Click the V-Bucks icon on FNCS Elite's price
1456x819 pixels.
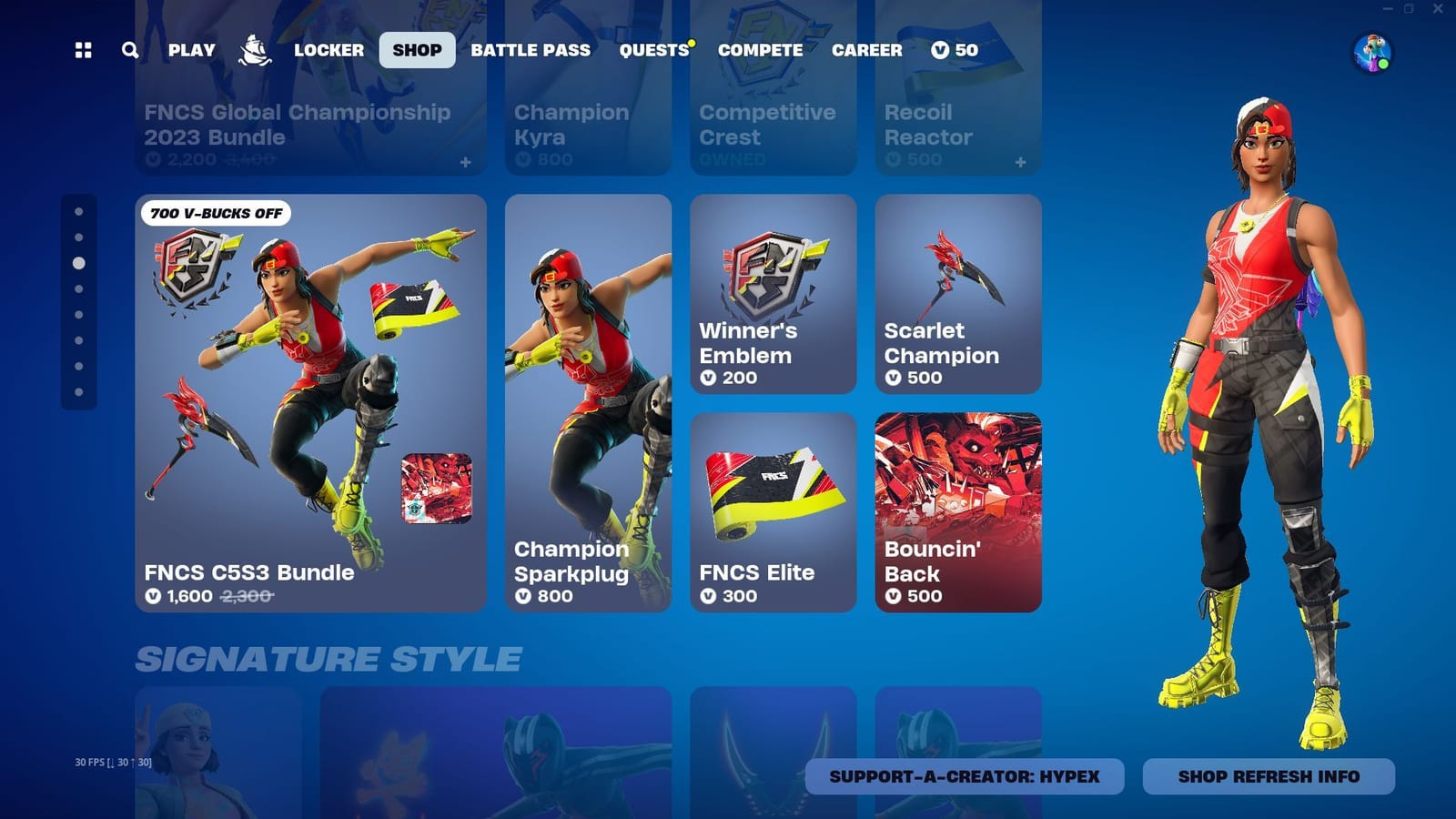tap(707, 597)
